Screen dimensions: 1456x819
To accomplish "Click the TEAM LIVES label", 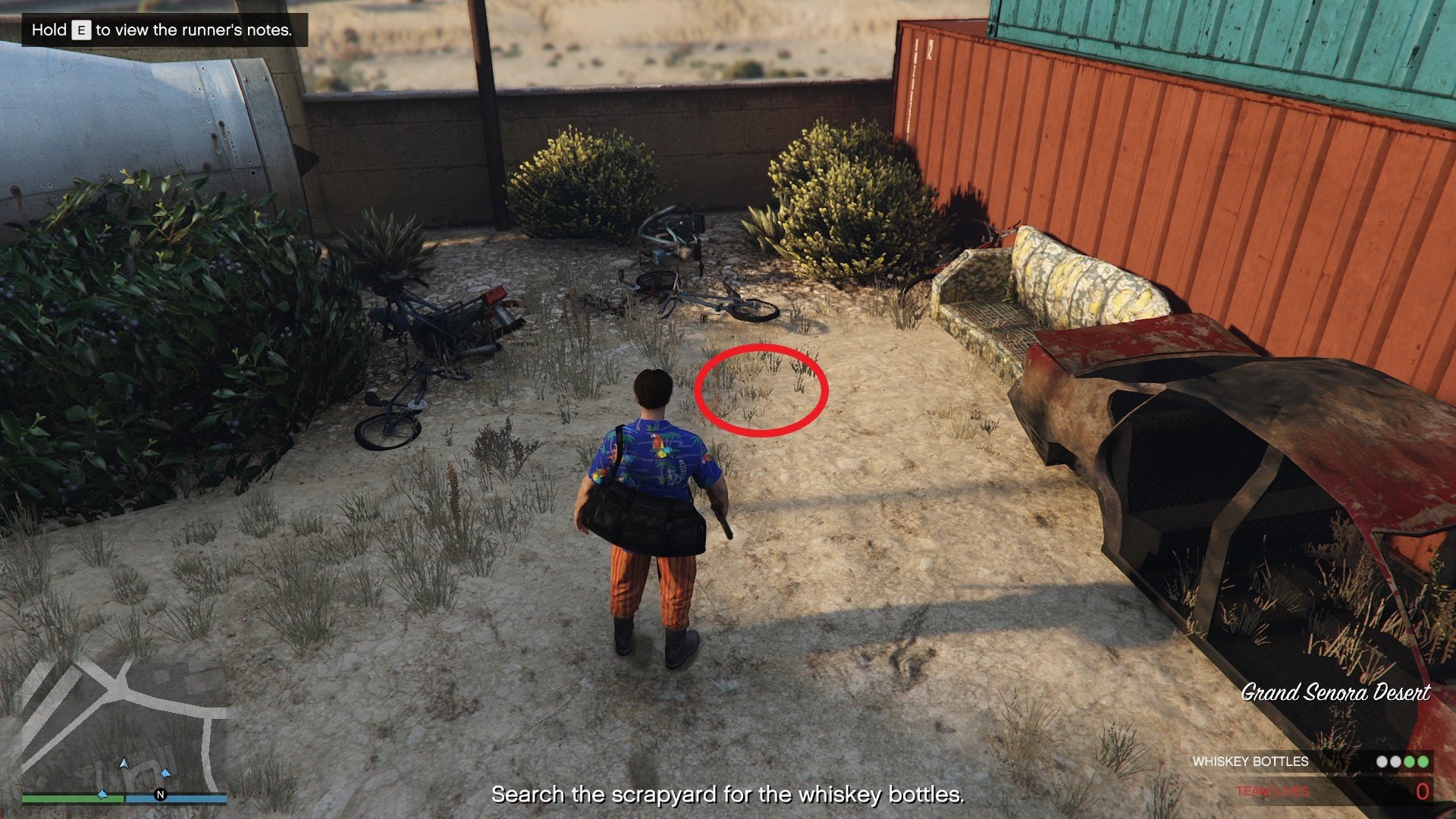I will (1272, 791).
